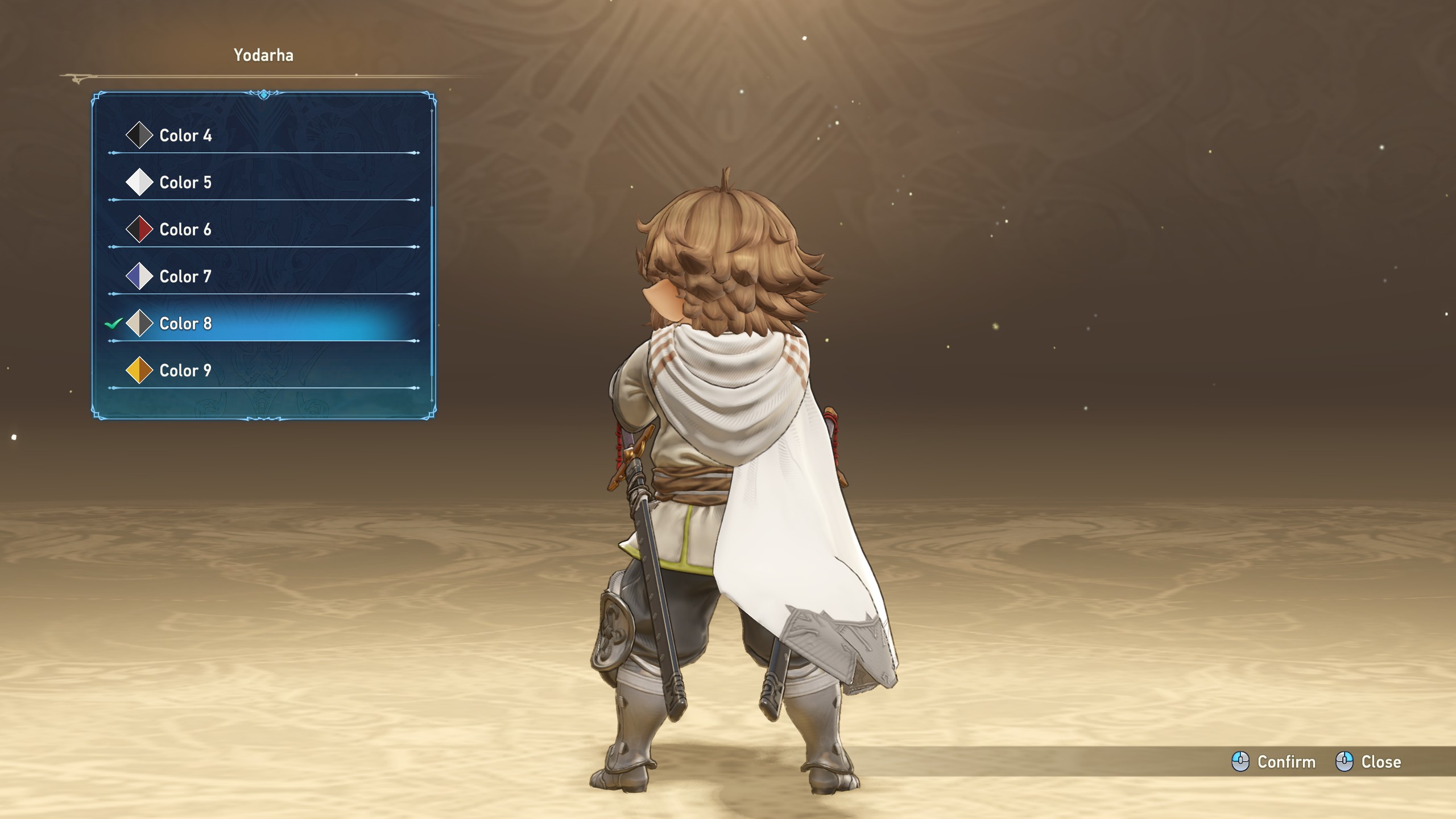The height and width of the screenshot is (819, 1456).
Task: Click the color list scrollbar
Action: (x=432, y=290)
